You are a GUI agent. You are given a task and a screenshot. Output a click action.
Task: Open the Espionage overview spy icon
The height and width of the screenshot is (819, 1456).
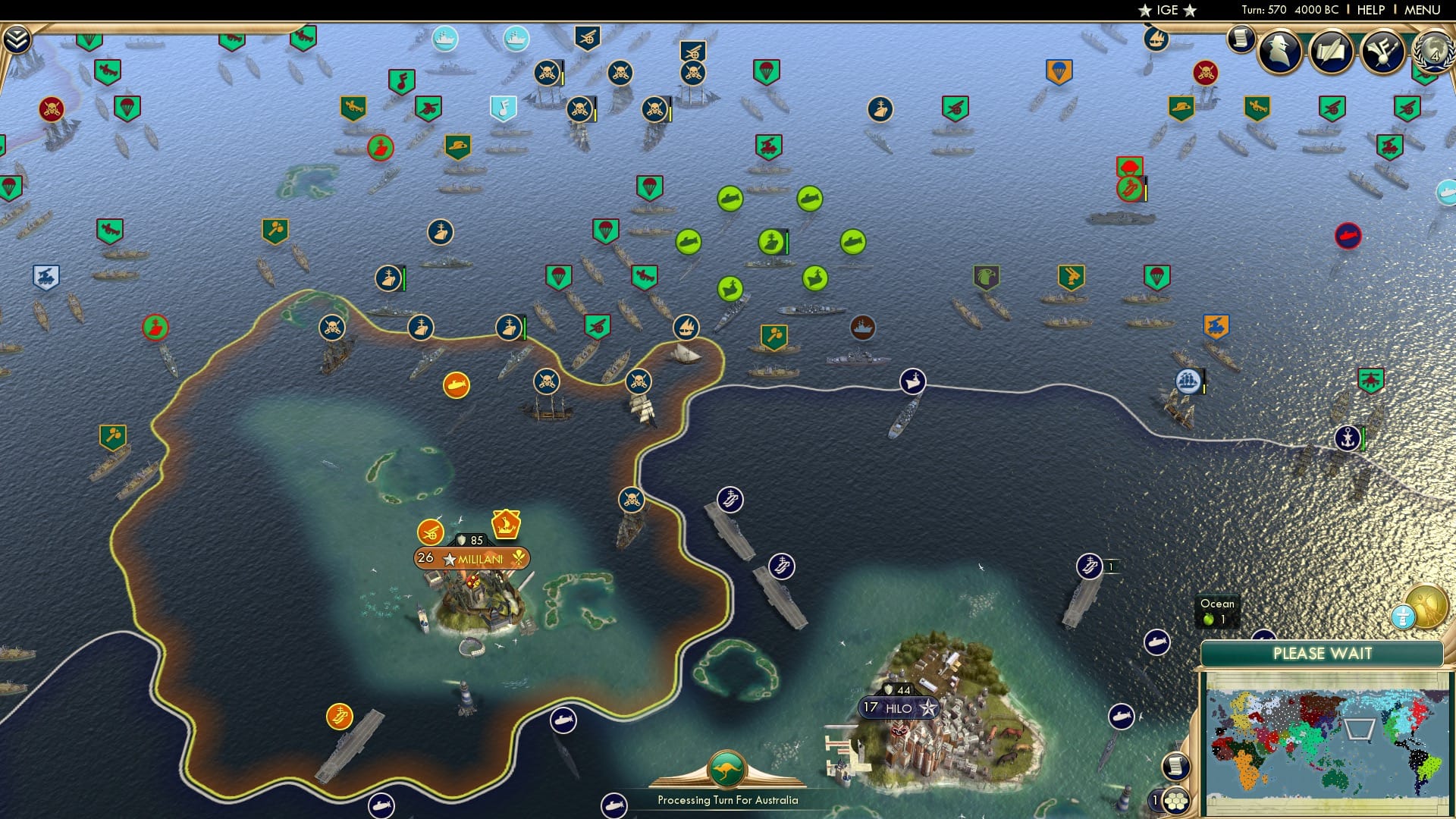(x=1280, y=50)
